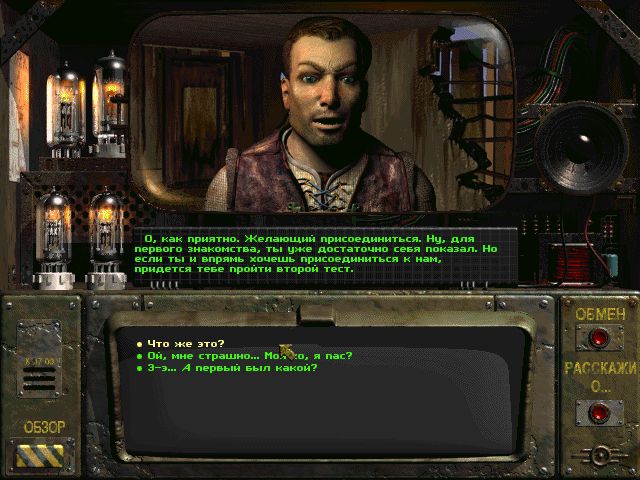Viewport: 640px width, 480px height.
Task: Open the ОБЗОР dialogue review
Action: tap(44, 452)
